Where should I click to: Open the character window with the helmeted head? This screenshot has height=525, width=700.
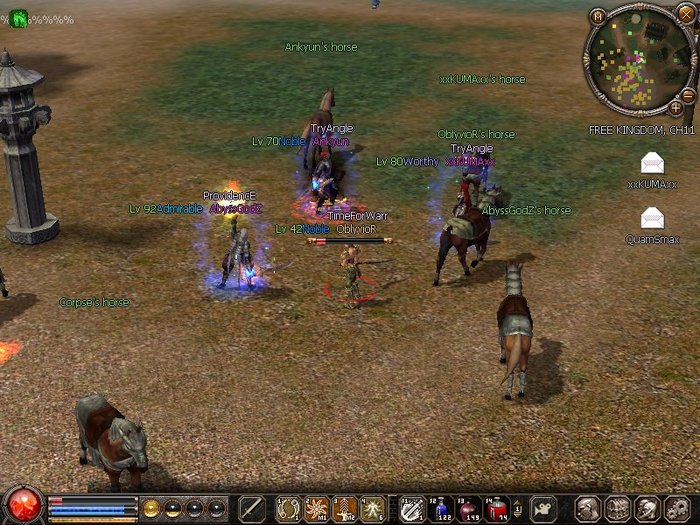click(x=590, y=507)
